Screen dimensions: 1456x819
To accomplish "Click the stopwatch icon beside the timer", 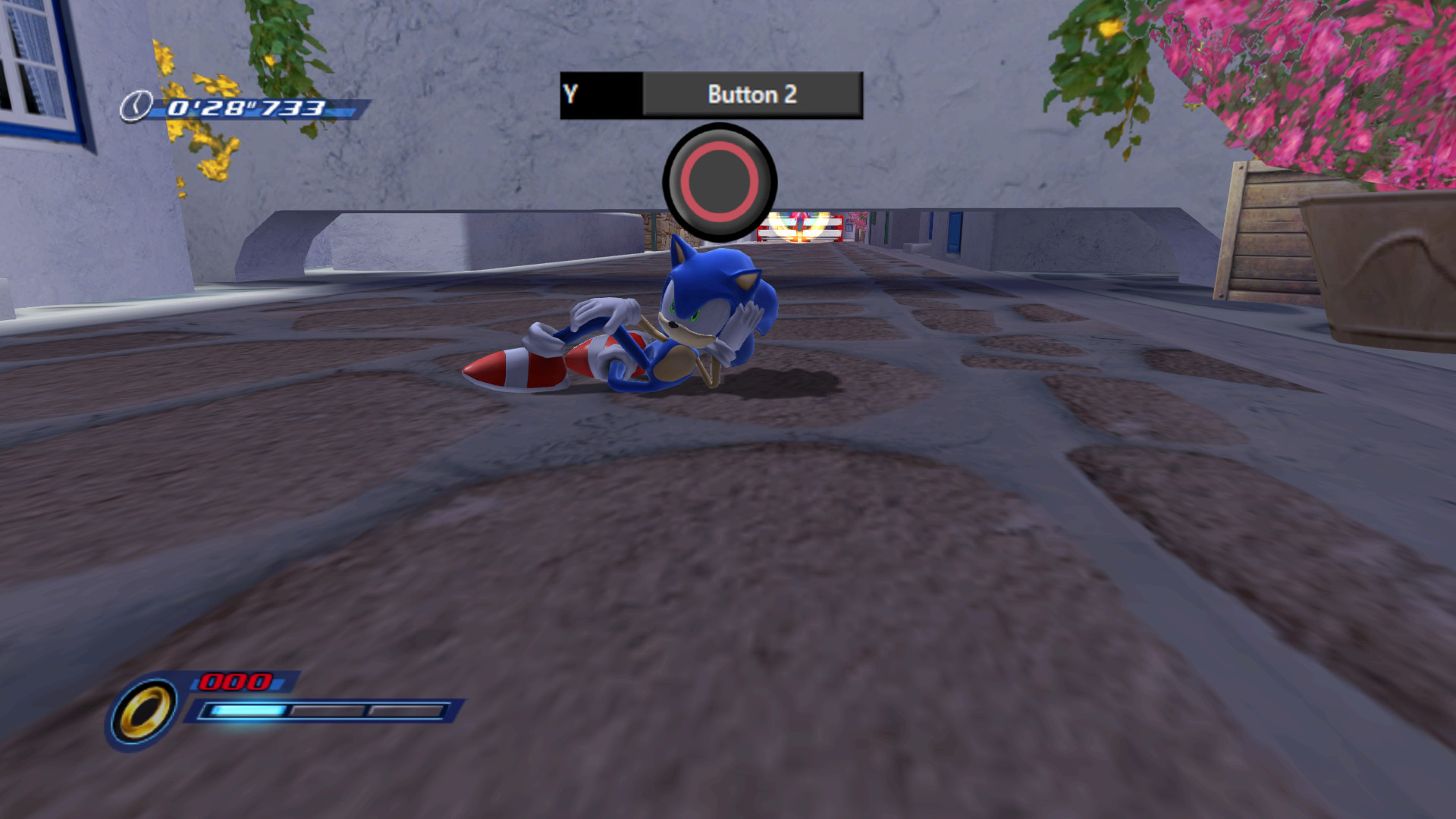I will pyautogui.click(x=135, y=107).
